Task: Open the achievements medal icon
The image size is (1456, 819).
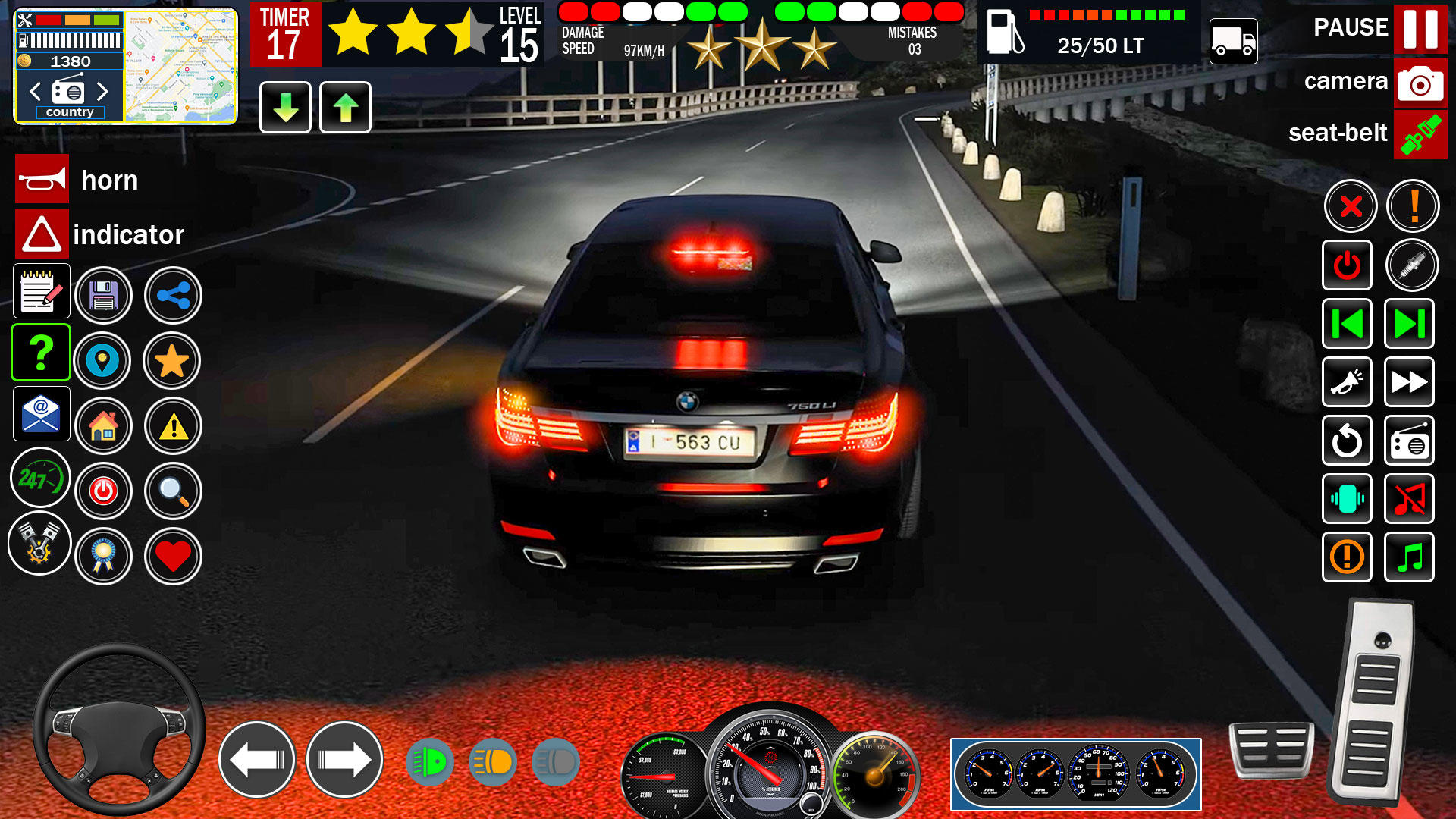Action: [x=105, y=556]
